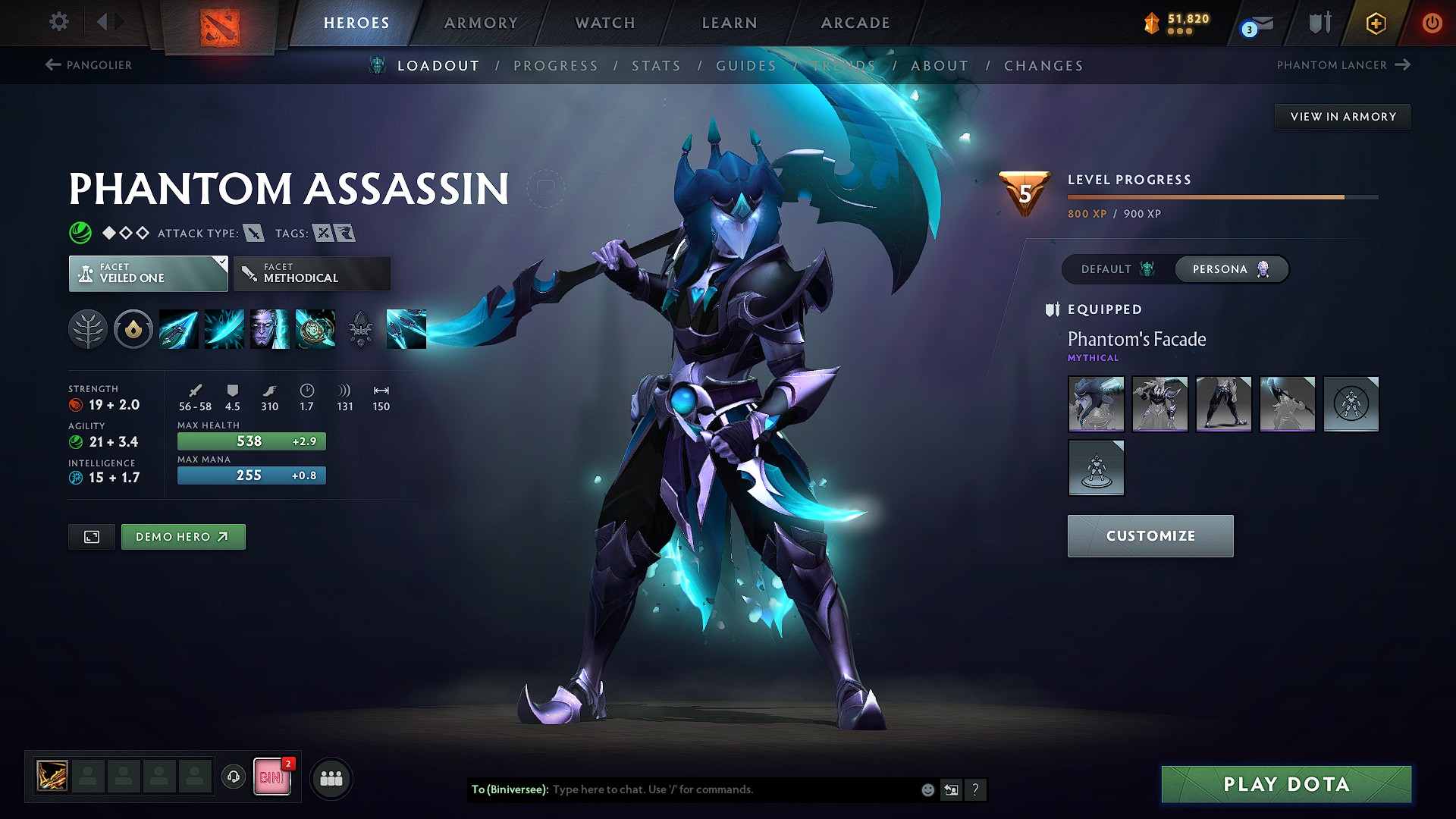The width and height of the screenshot is (1456, 819).
Task: Go to the next hero Phantom Lancer
Action: pos(1341,65)
